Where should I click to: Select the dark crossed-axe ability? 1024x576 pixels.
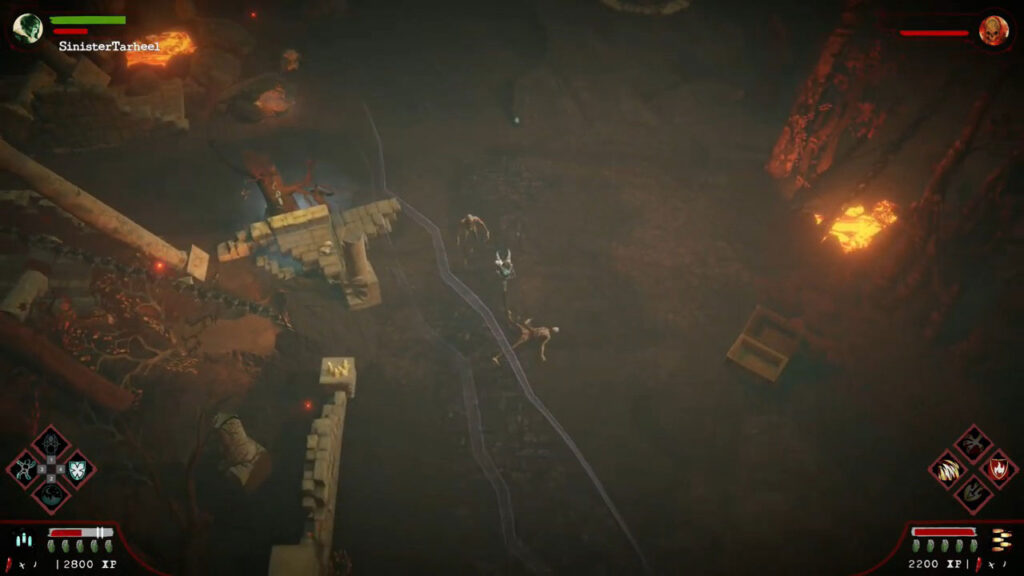(972, 443)
